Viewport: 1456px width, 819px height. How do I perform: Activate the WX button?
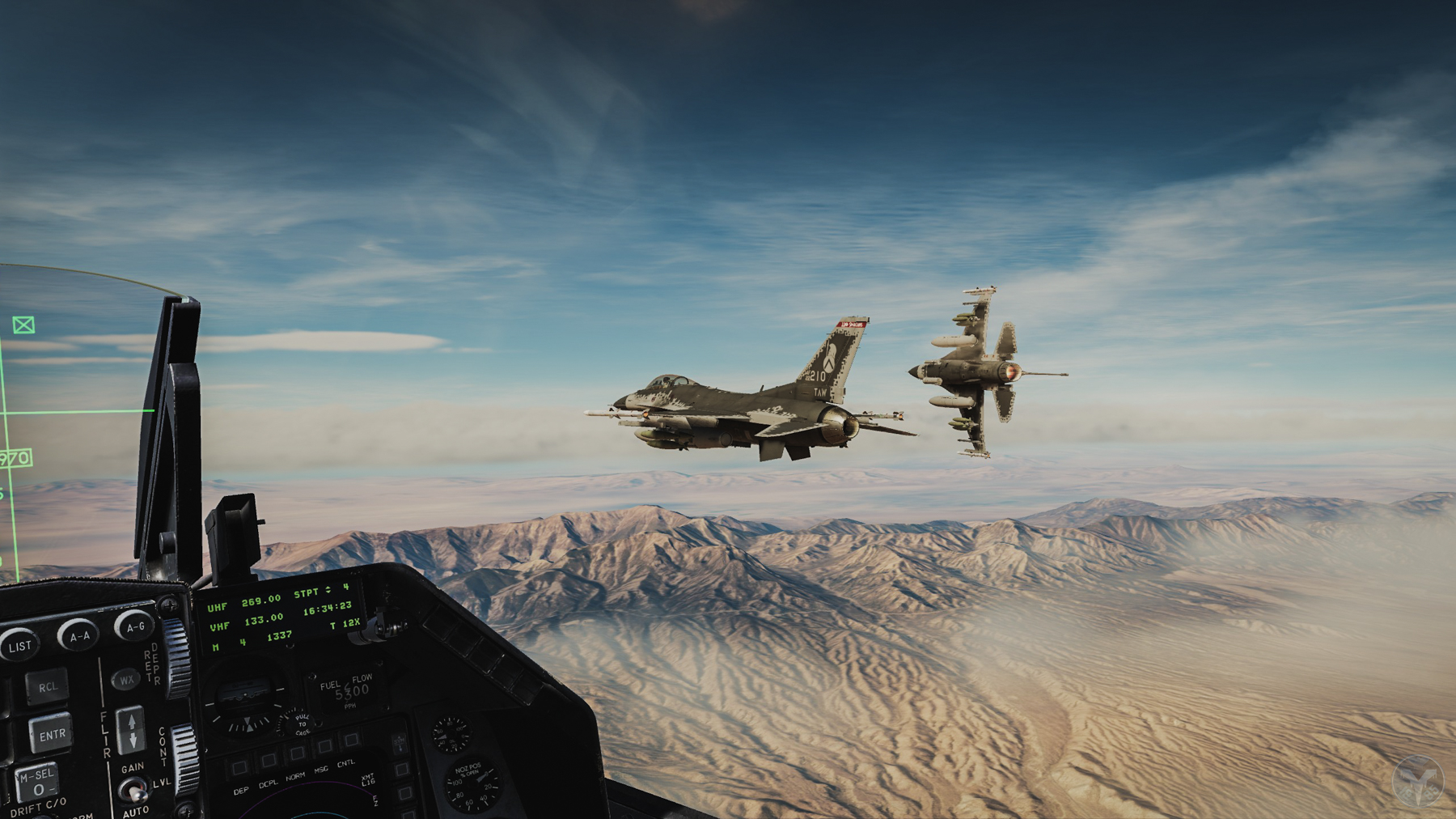126,680
